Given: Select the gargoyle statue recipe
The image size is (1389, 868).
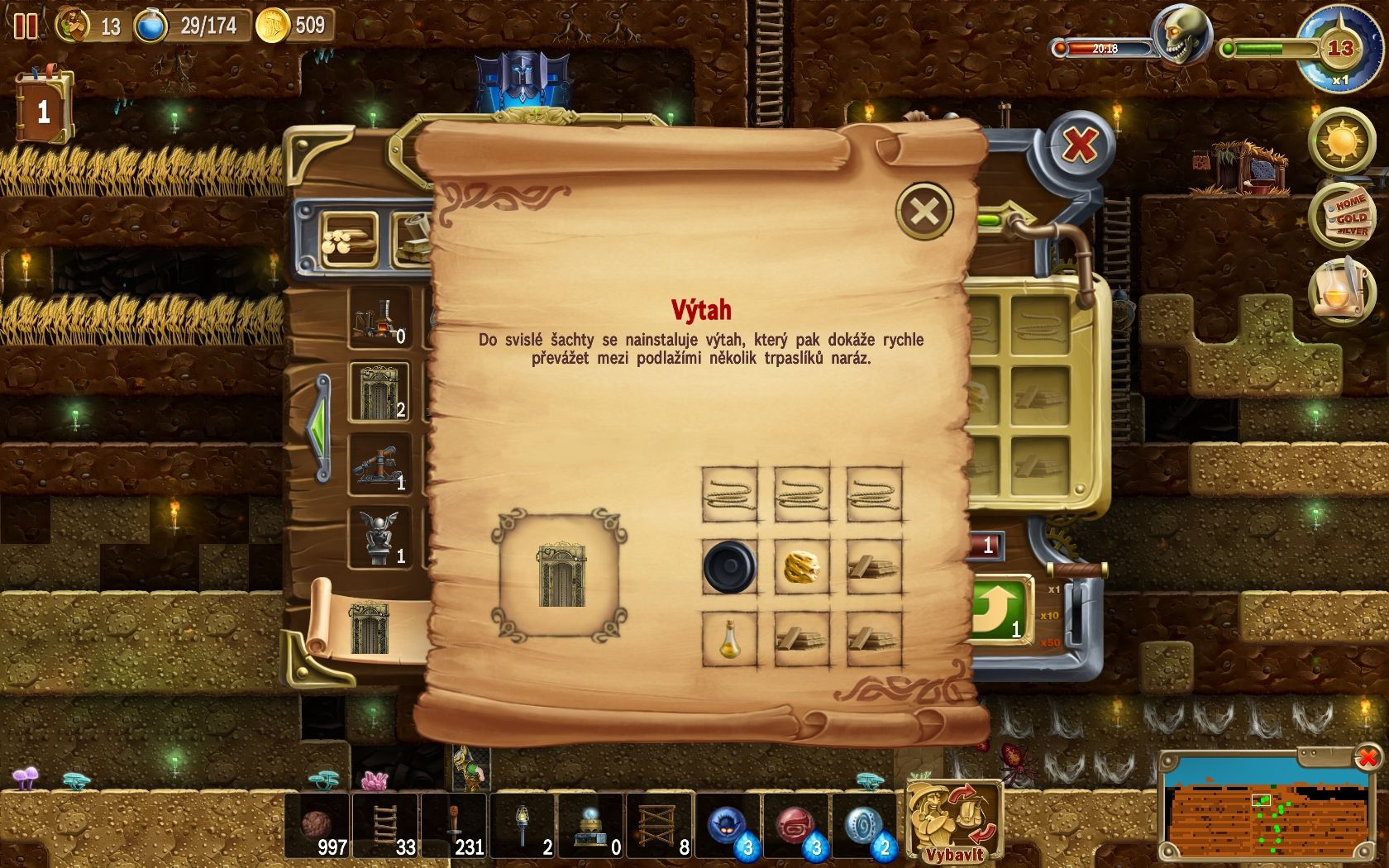Looking at the screenshot, I should [x=379, y=537].
